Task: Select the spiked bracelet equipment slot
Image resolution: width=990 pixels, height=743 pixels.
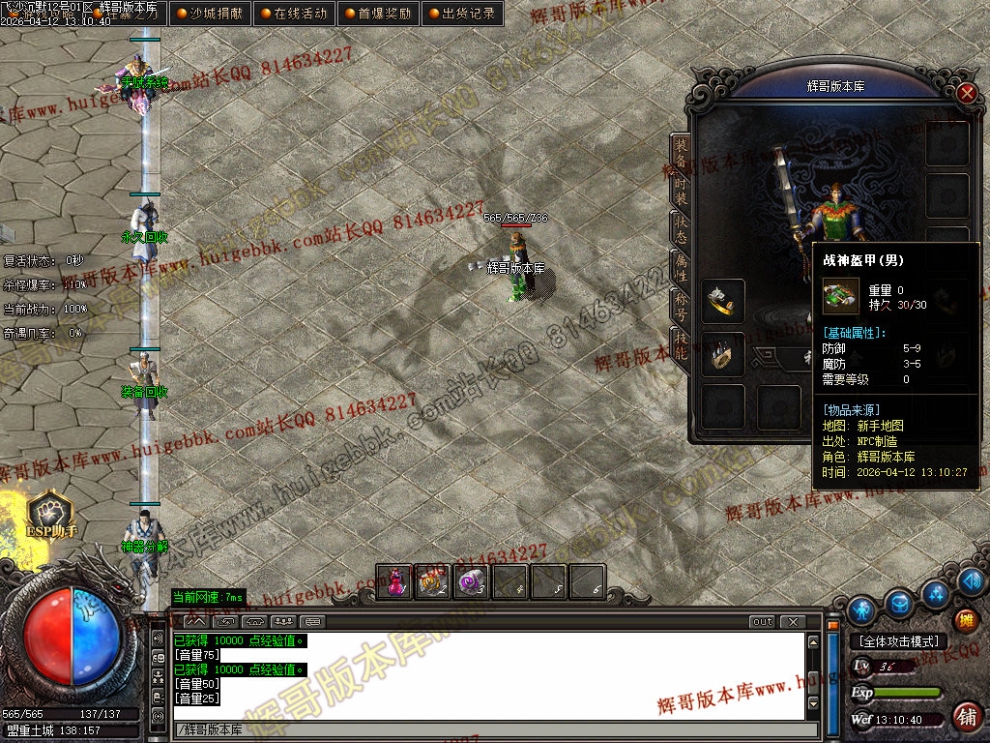Action: pos(722,354)
